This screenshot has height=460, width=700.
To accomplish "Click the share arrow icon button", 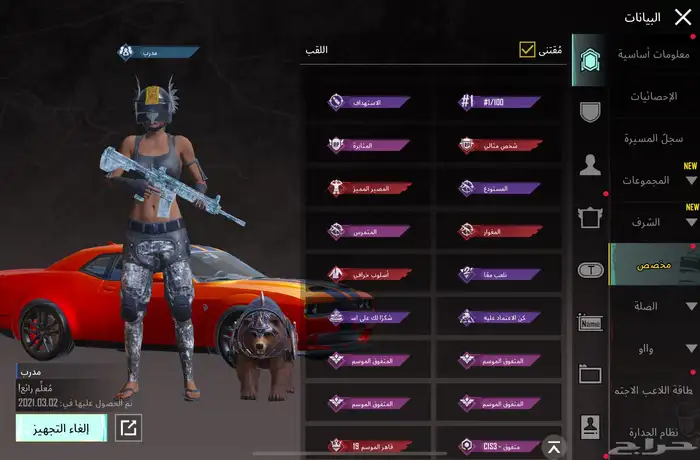I will (x=128, y=428).
